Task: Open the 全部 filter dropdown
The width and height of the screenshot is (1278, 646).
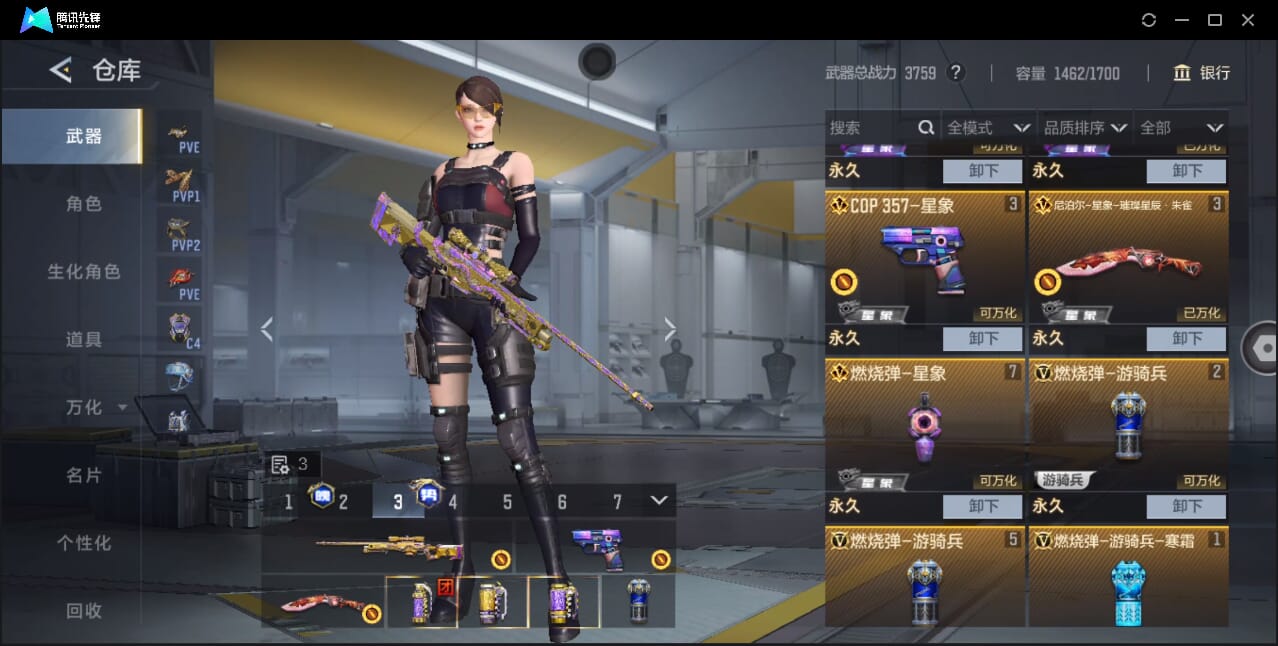Action: coord(1181,128)
